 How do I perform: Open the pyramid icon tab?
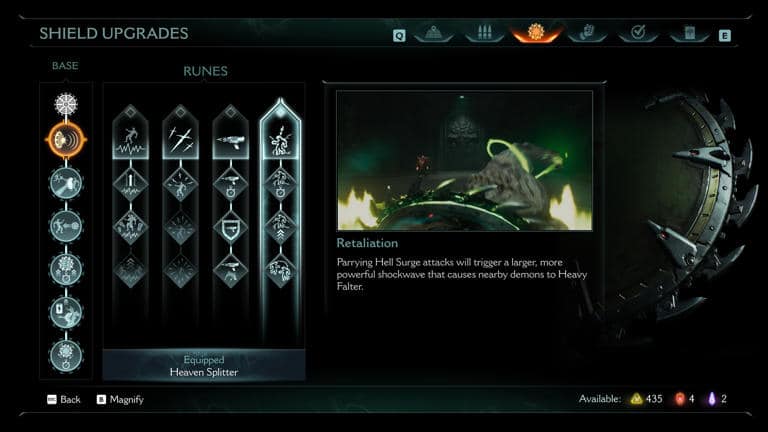[433, 33]
